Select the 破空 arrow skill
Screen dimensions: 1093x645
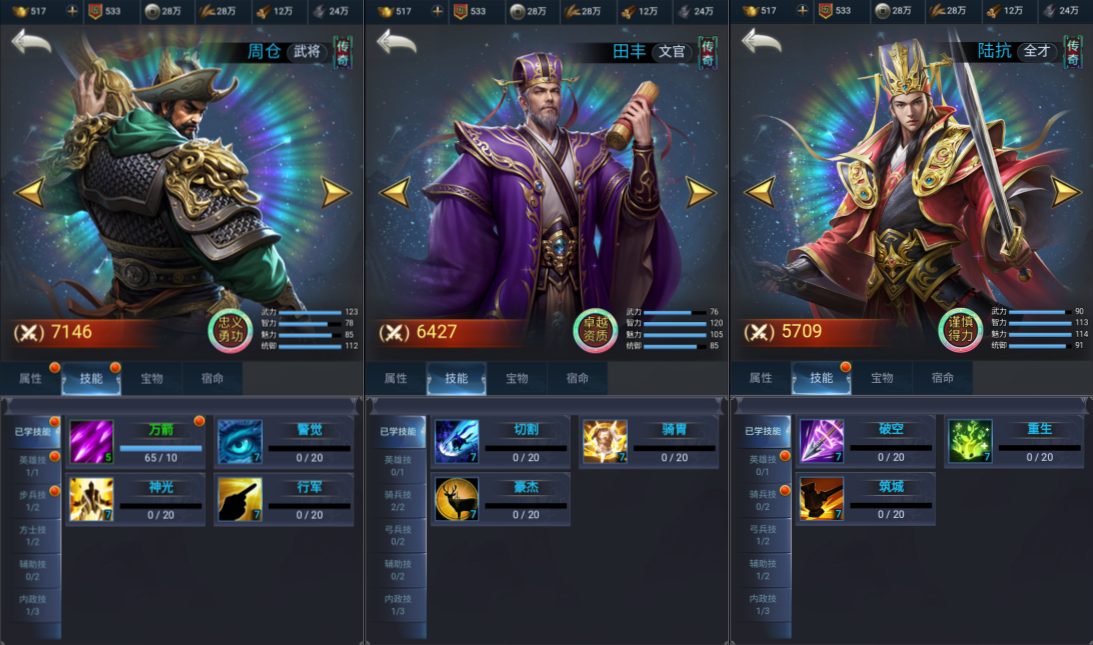pos(821,441)
